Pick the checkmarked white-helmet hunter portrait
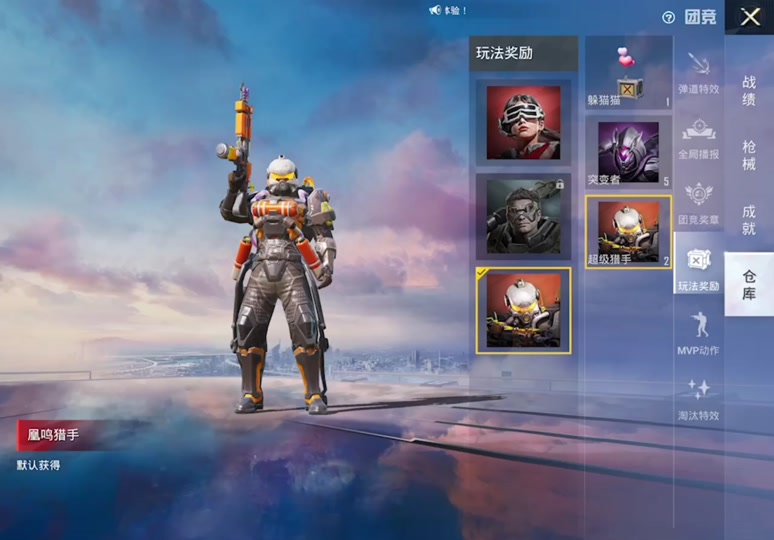The height and width of the screenshot is (540, 774). [x=523, y=310]
